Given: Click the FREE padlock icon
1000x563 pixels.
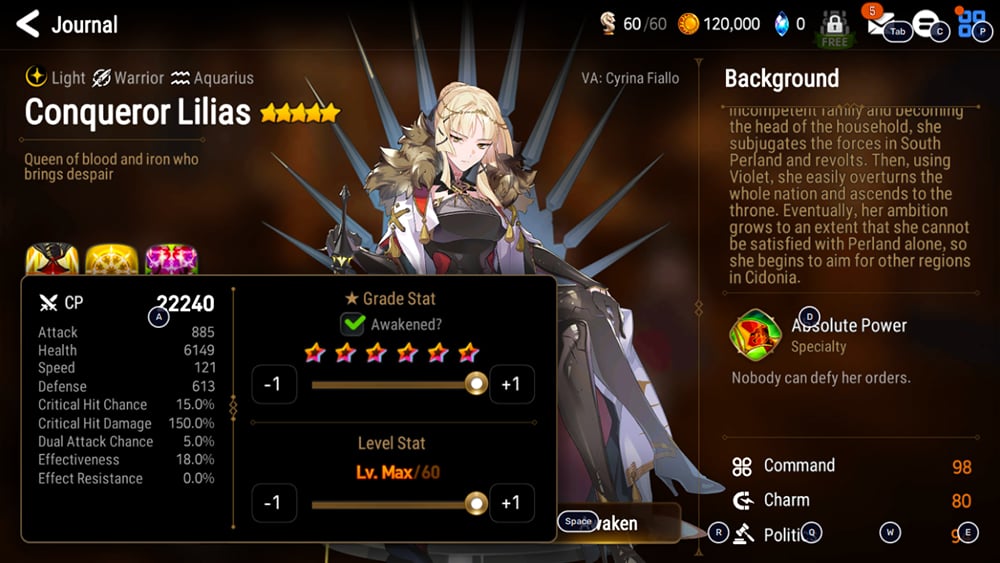Looking at the screenshot, I should (834, 26).
